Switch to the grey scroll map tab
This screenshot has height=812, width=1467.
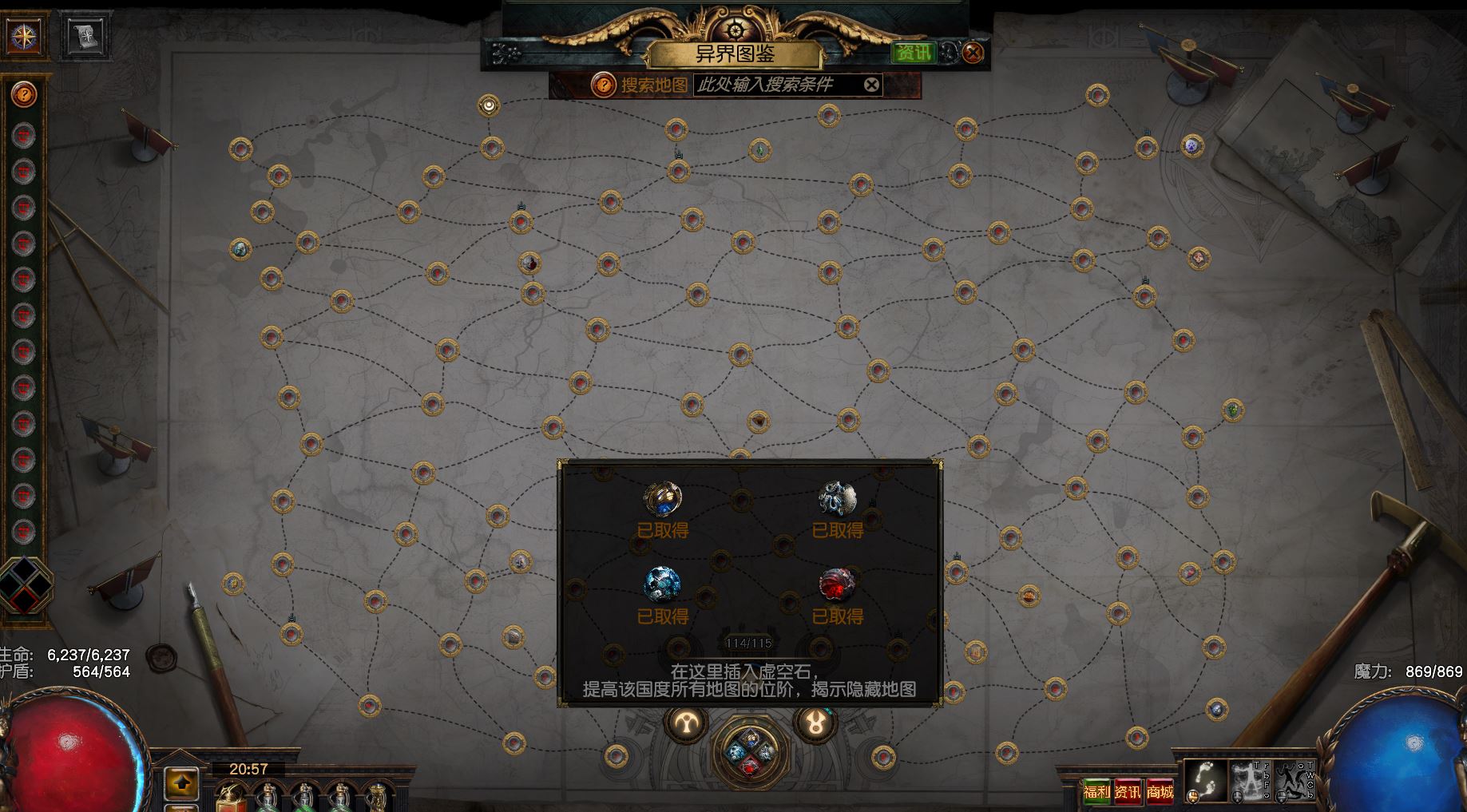point(85,36)
